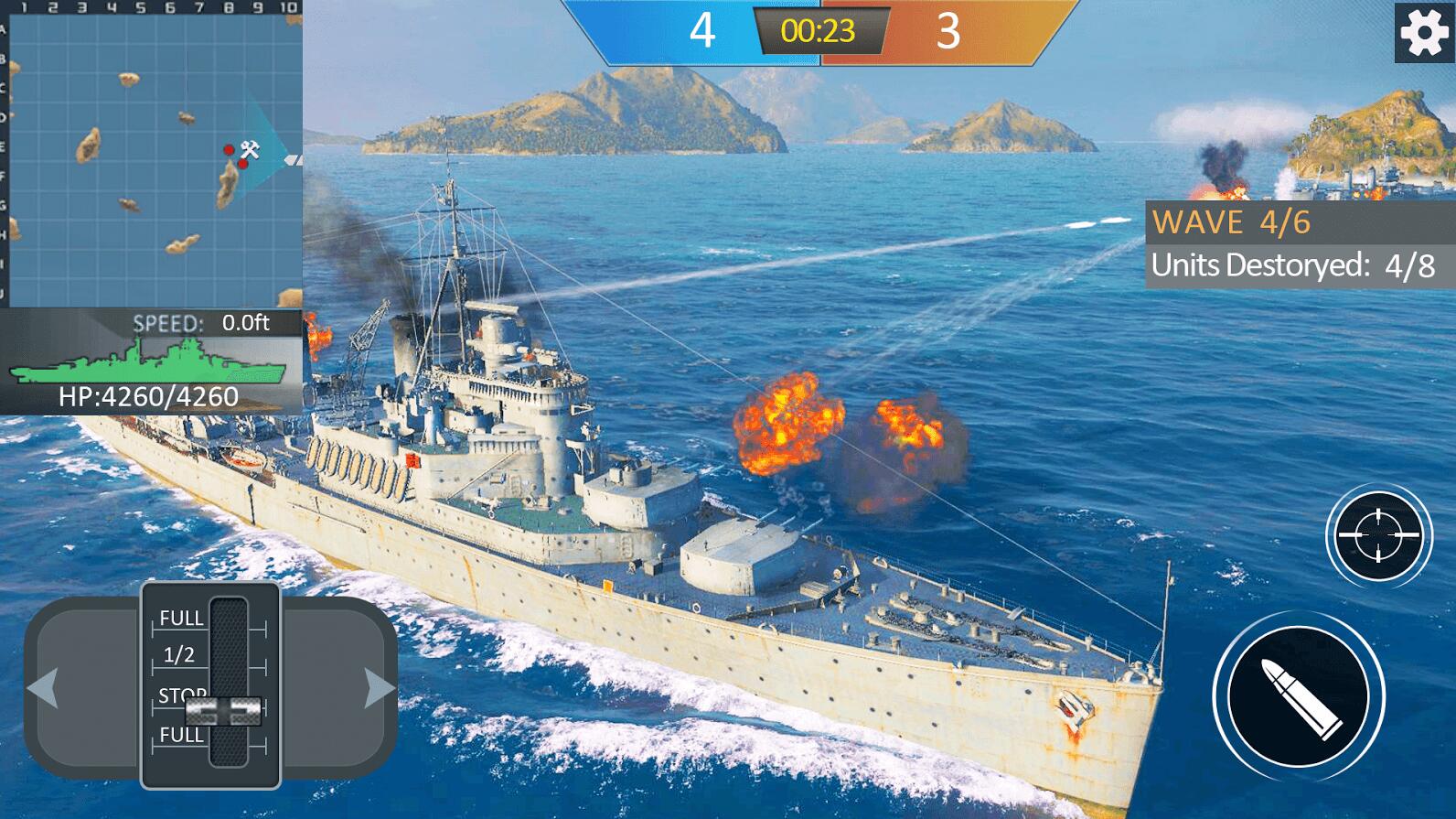The image size is (1456, 819).
Task: Open the minimap grid
Action: pos(151,156)
